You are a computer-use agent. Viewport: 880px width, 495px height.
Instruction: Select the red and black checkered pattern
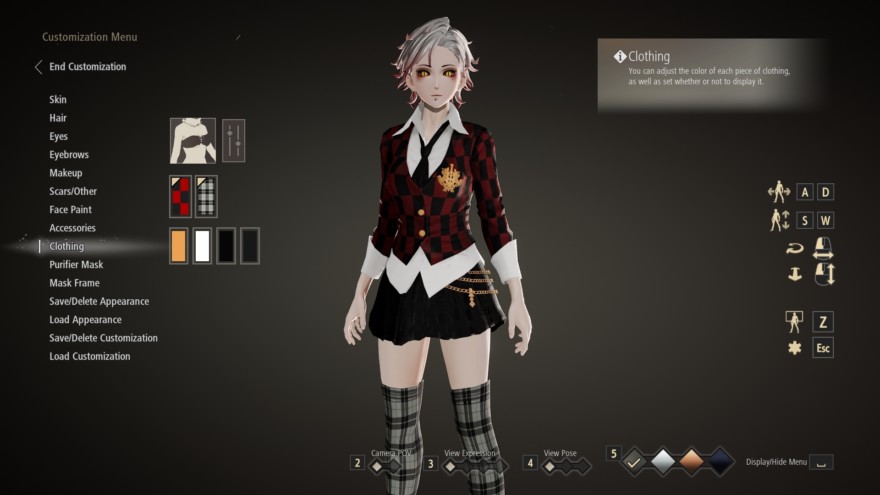[x=179, y=197]
